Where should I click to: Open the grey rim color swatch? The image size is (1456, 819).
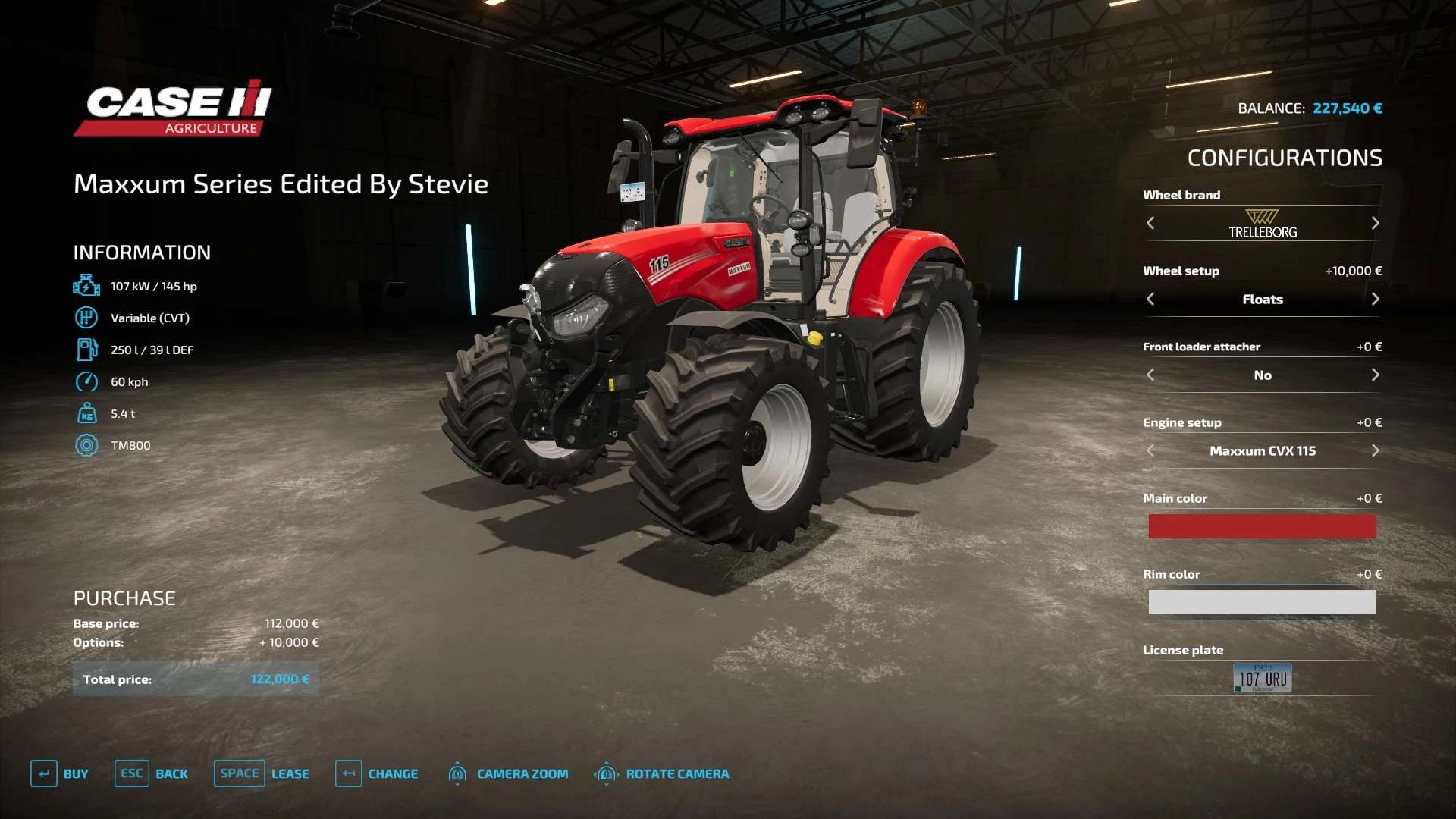pyautogui.click(x=1262, y=602)
